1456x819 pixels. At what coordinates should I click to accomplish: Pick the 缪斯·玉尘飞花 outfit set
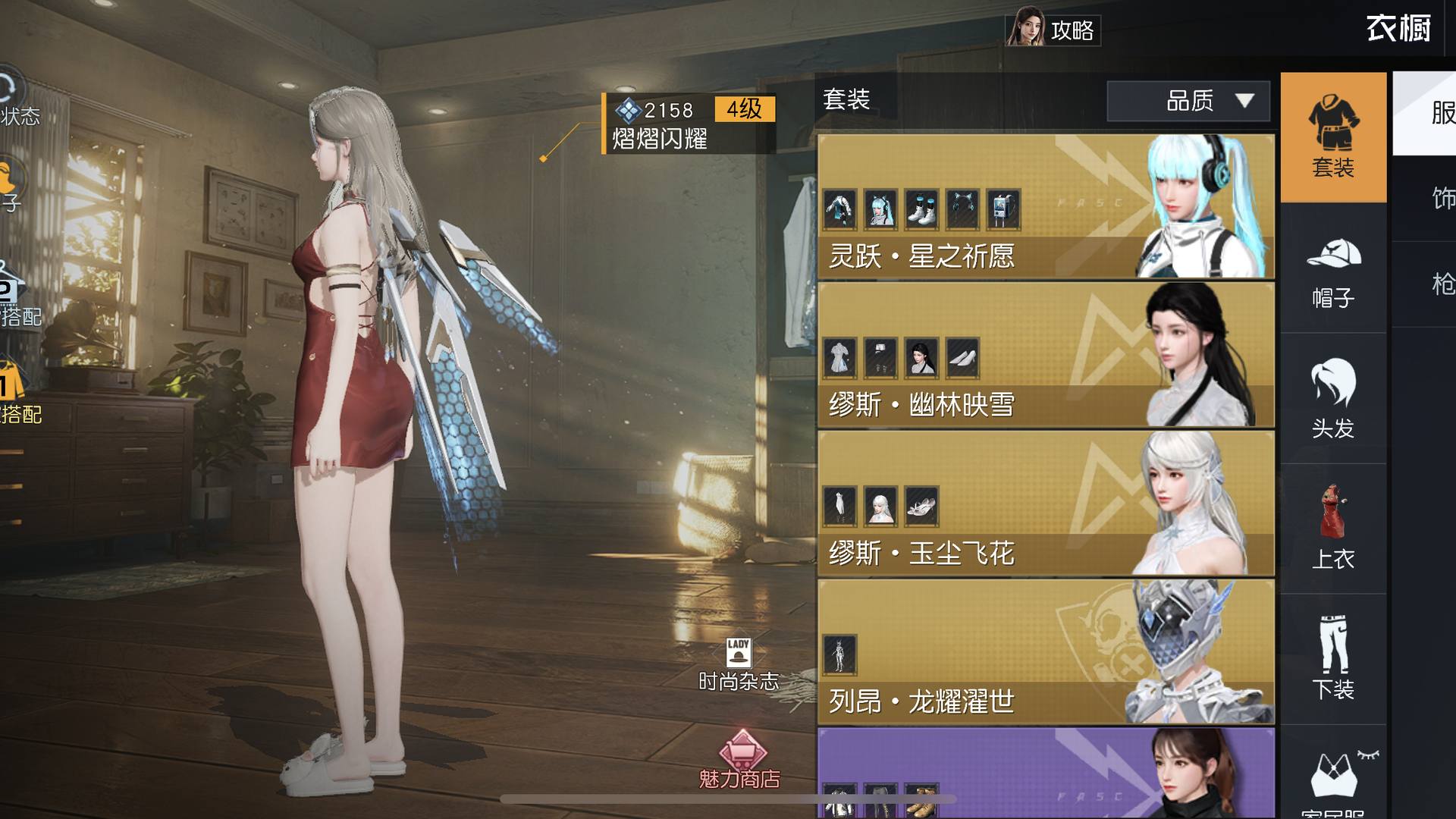coord(1045,504)
